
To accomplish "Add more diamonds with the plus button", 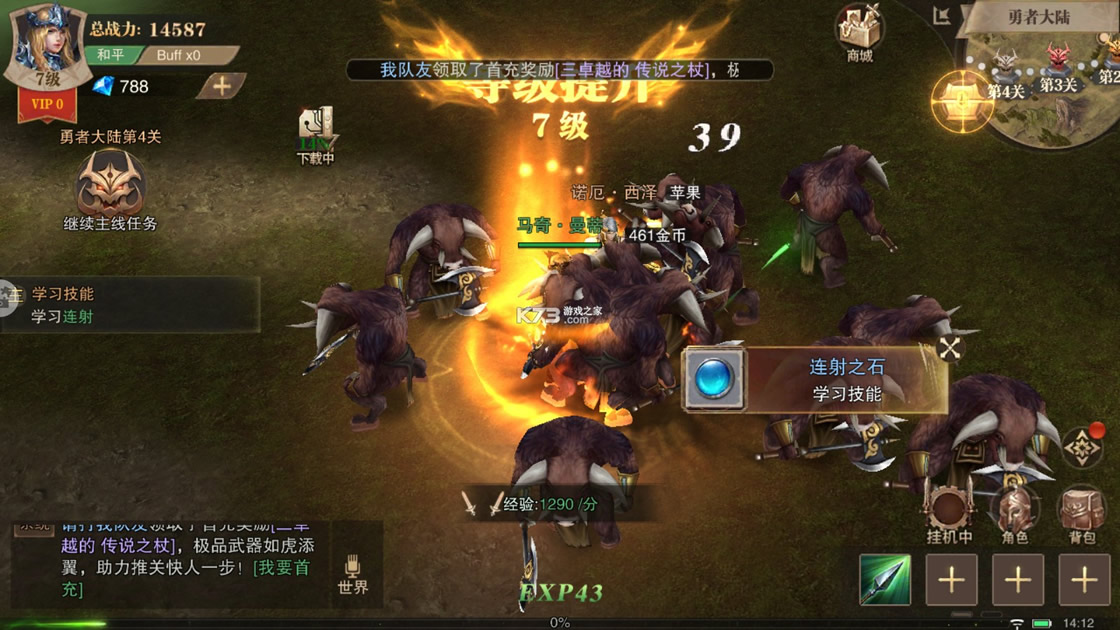I will click(x=221, y=87).
